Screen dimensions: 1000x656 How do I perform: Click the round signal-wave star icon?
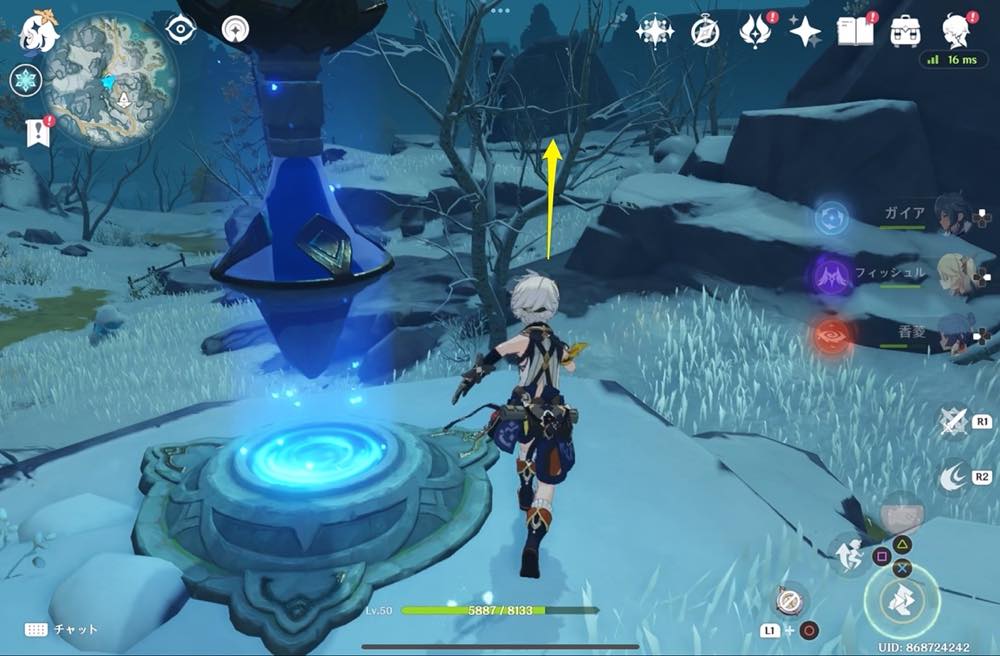pyautogui.click(x=238, y=28)
